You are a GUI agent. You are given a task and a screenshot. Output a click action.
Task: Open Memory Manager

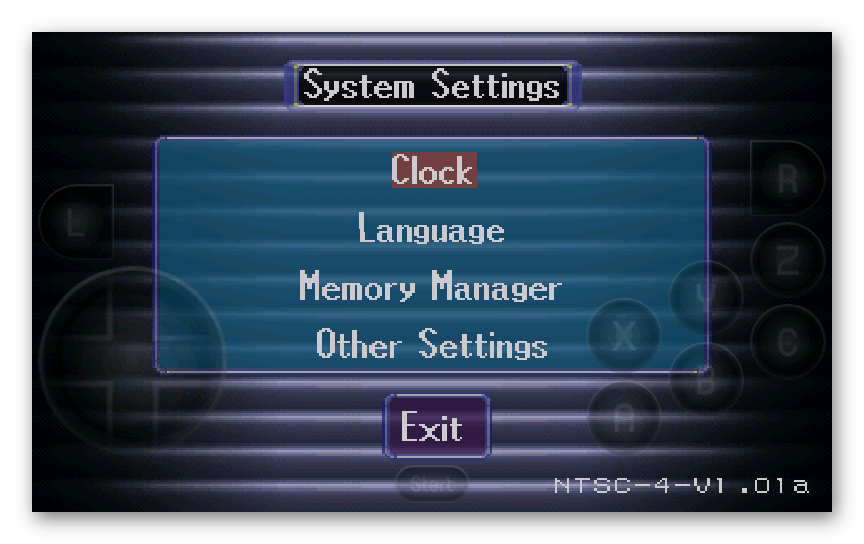coord(431,288)
